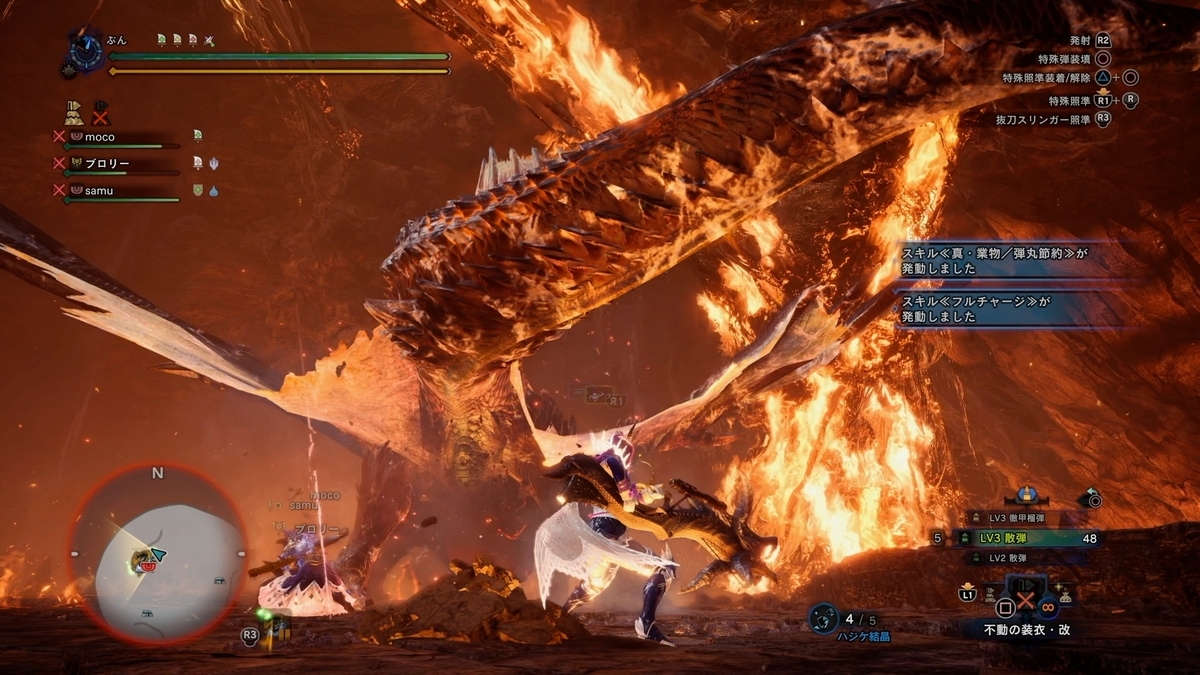Viewport: 1200px width, 675px height.
Task: Select party member moco in the list
Action: [99, 136]
